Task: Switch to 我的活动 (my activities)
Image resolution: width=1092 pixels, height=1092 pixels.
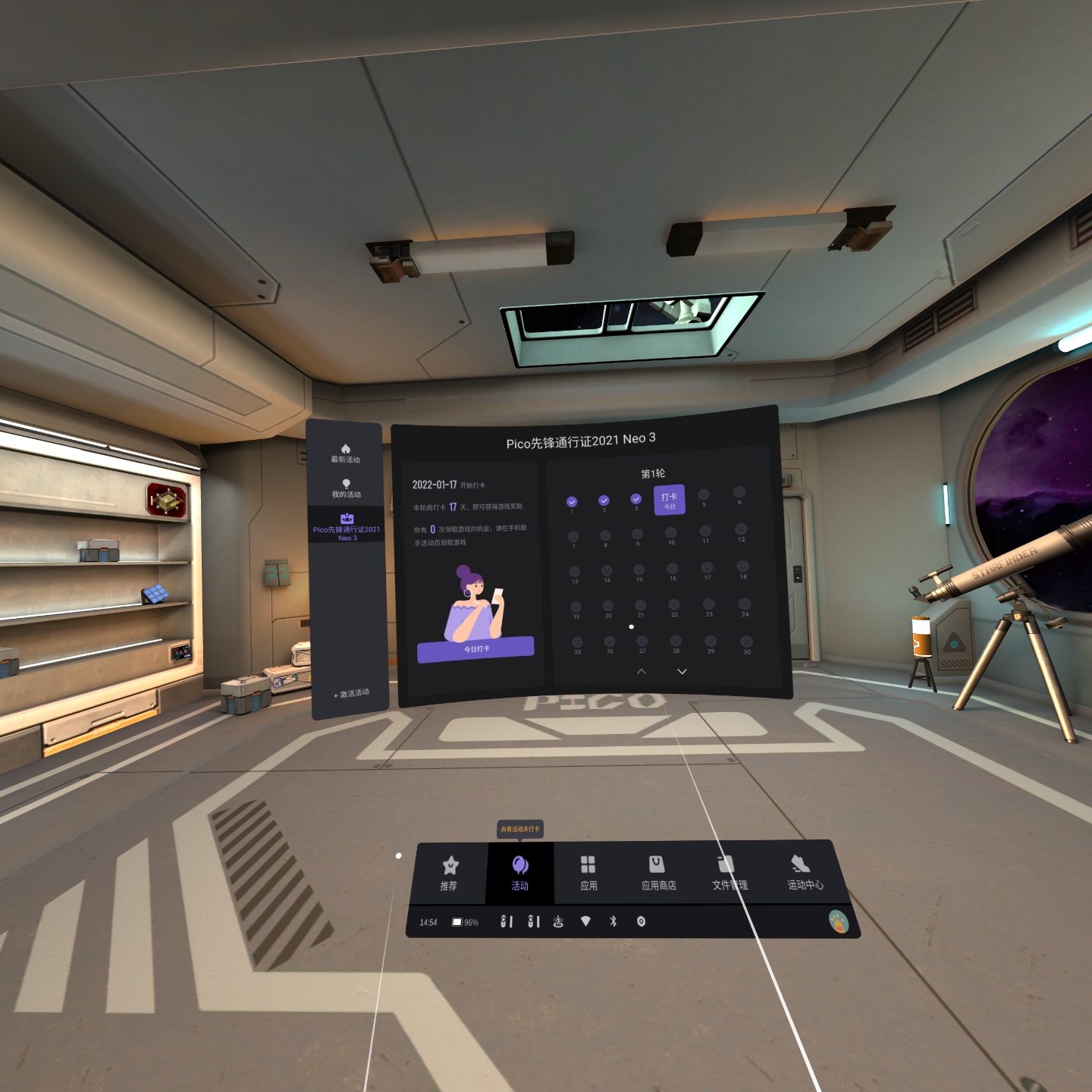Action: point(346,488)
